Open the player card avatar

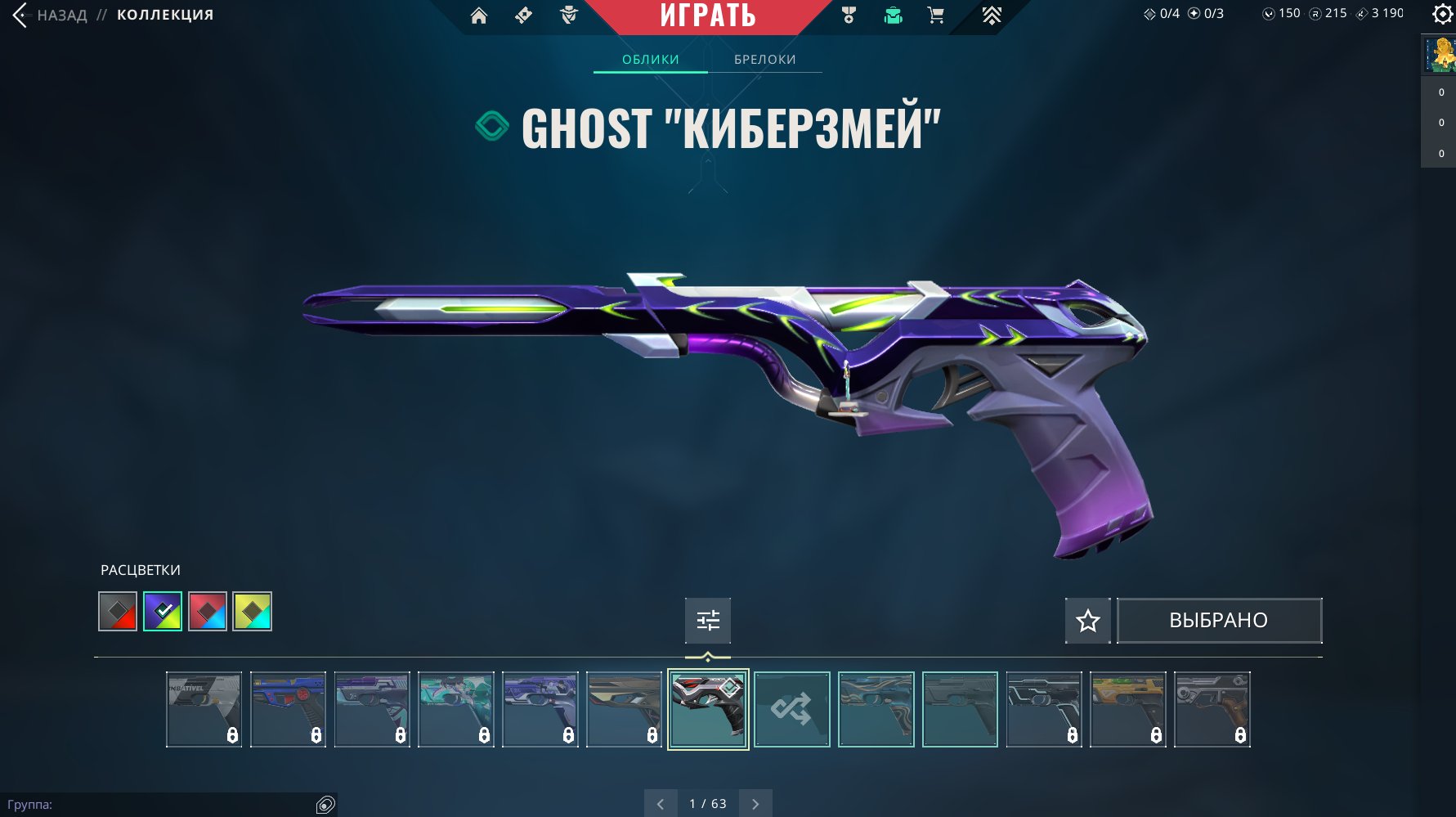[x=1440, y=55]
